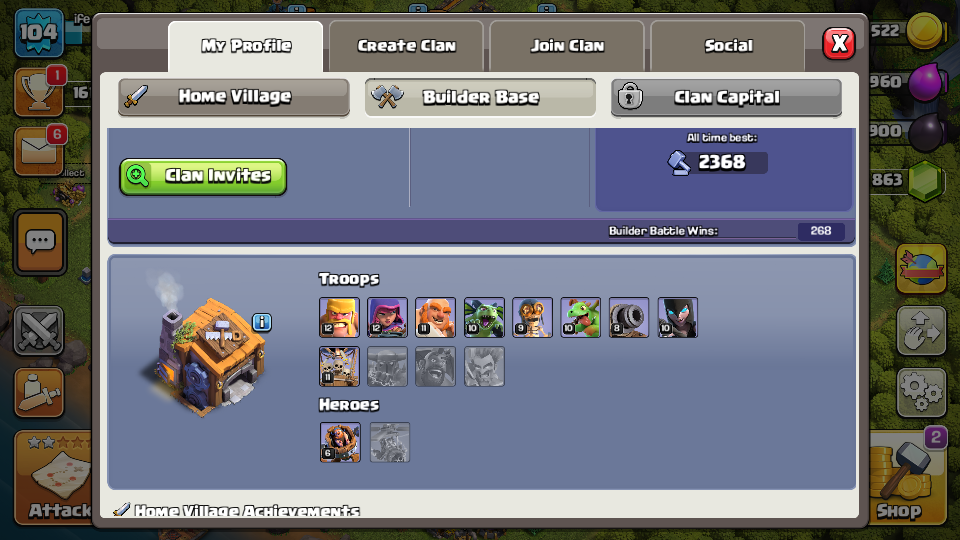
Task: Open the chat speech bubble button
Action: coord(40,242)
